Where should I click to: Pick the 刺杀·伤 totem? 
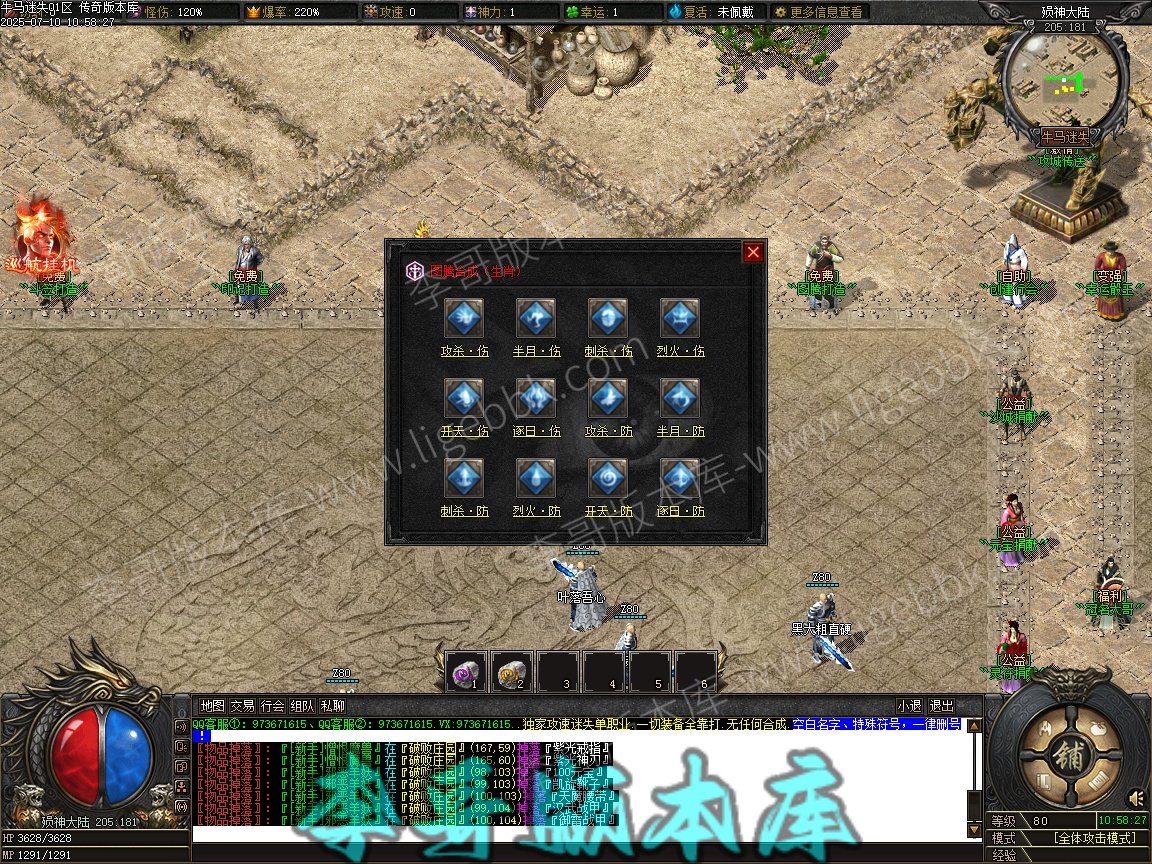(608, 319)
